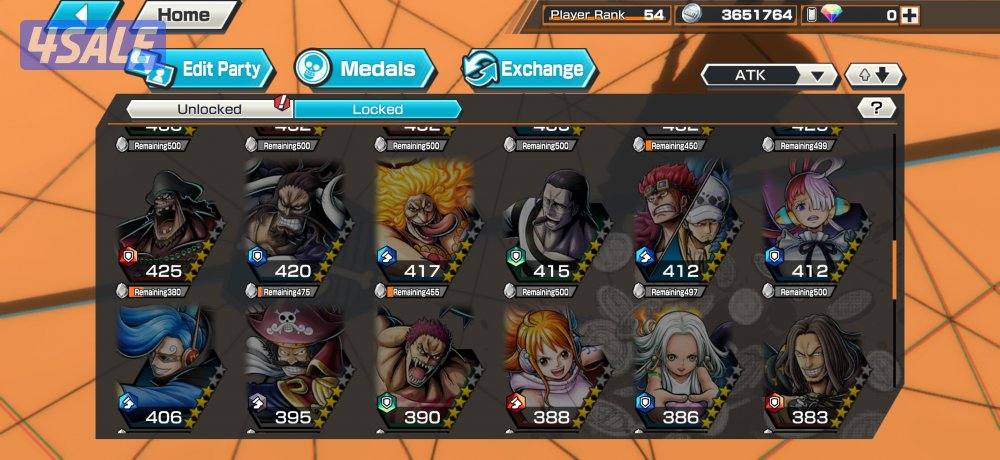1000x460 pixels.
Task: Open the Medals screen
Action: pyautogui.click(x=364, y=69)
